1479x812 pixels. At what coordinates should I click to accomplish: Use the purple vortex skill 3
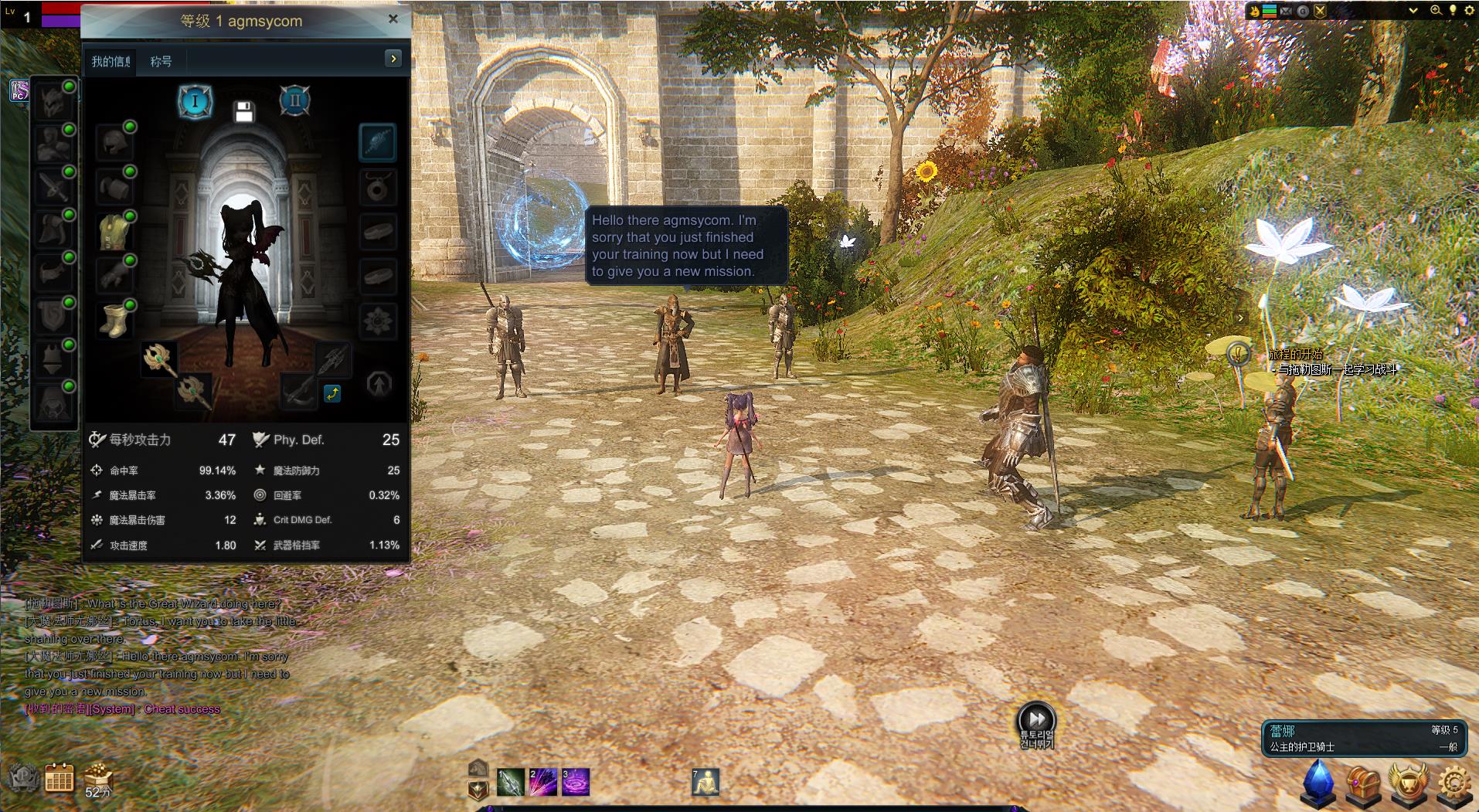pyautogui.click(x=575, y=782)
